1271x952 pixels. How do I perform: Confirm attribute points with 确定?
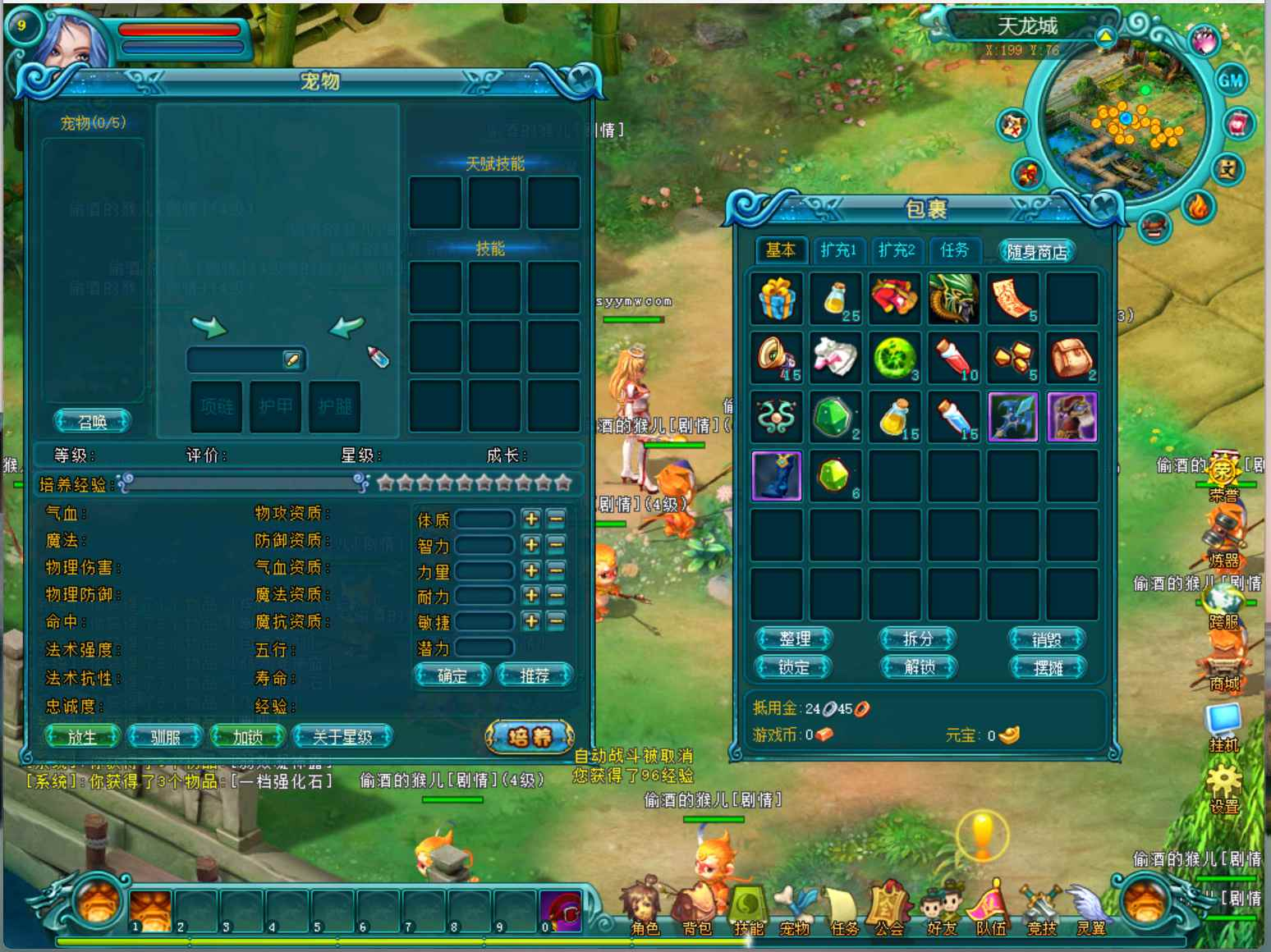tap(452, 675)
